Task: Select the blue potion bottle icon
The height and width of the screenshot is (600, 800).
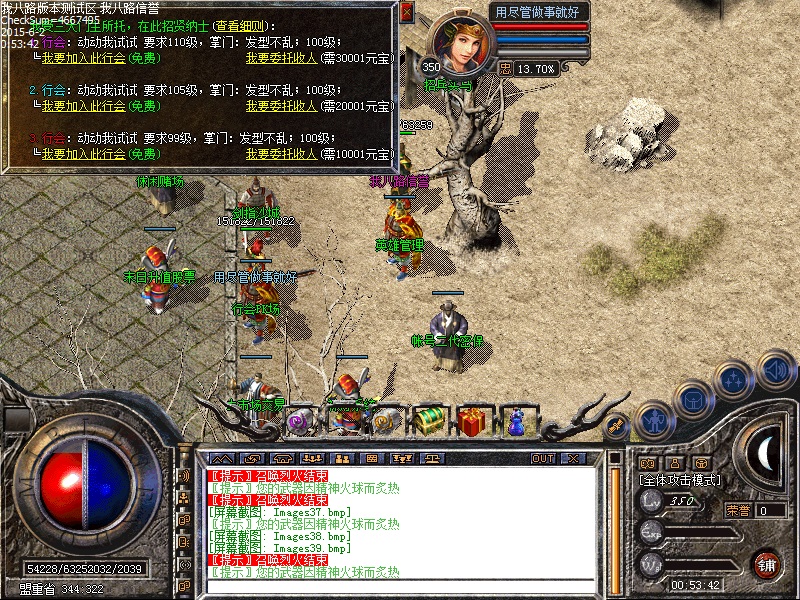Action: click(517, 420)
